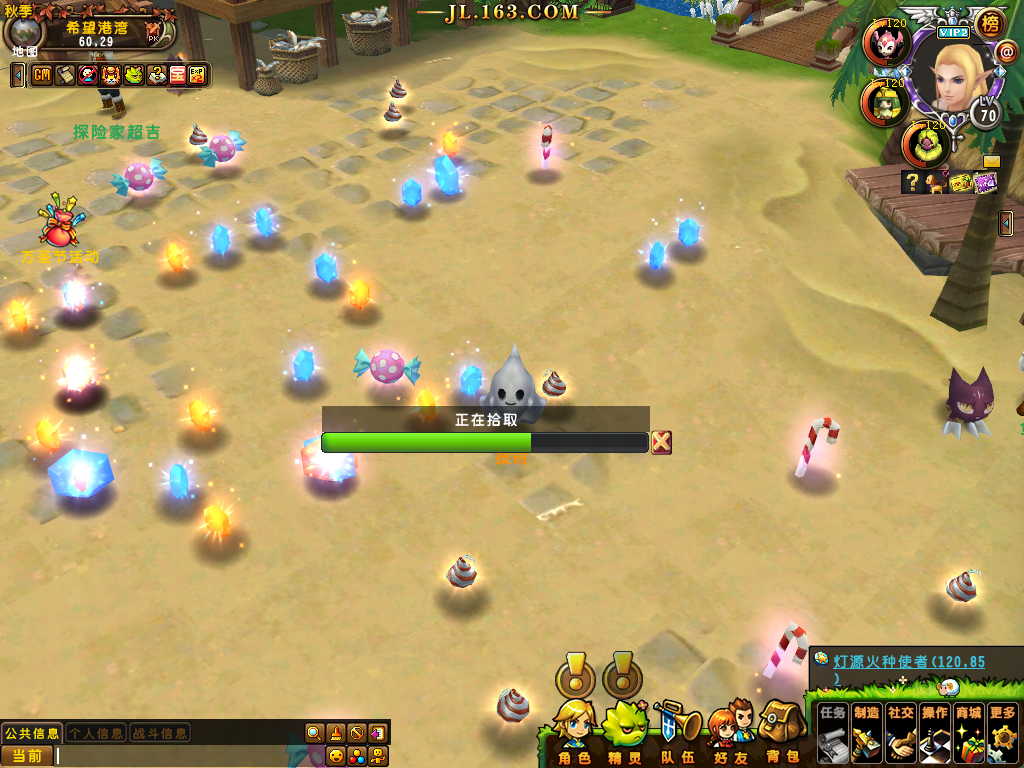Image resolution: width=1024 pixels, height=768 pixels.
Task: Switch to the 个人信息 chat tab
Action: 96,733
